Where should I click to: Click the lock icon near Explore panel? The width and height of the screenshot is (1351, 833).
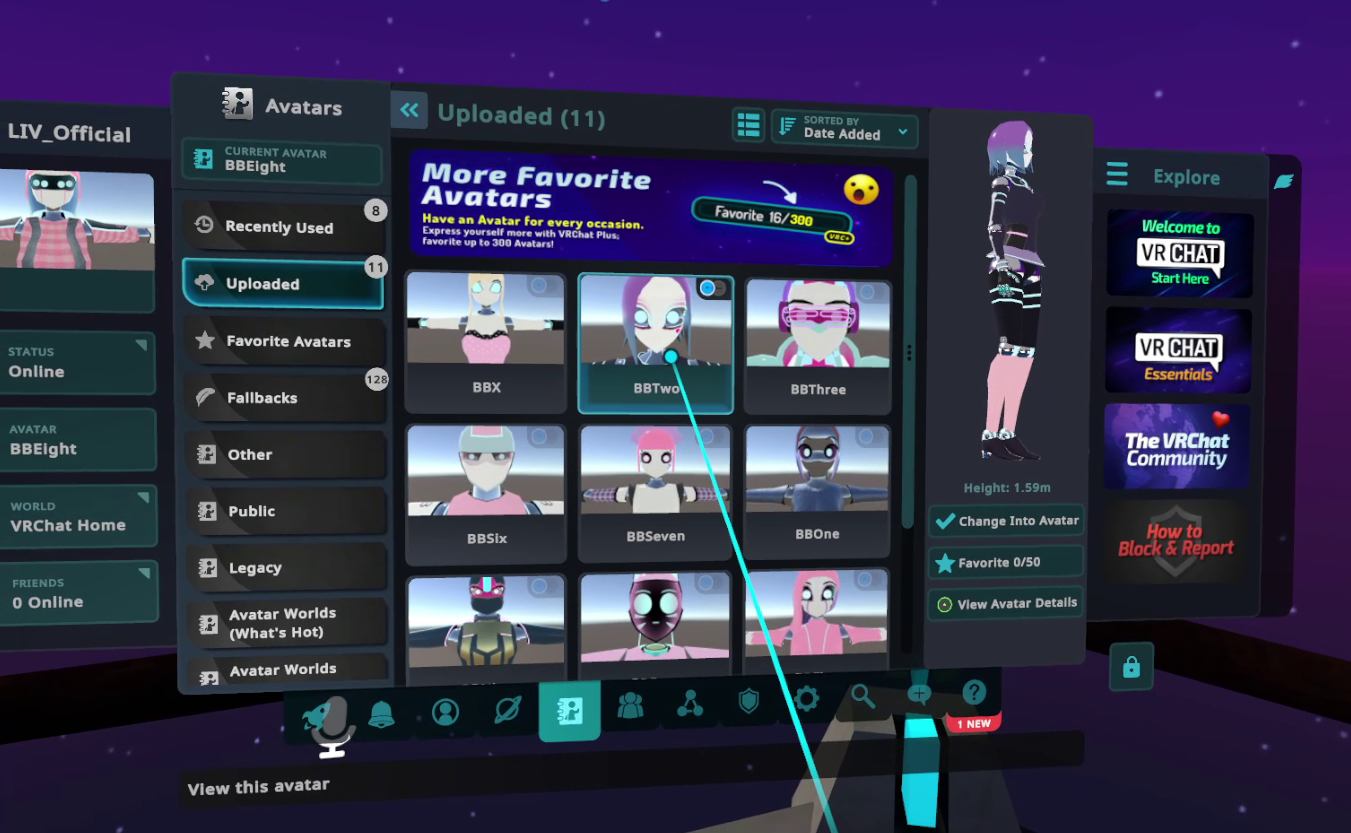tap(1131, 666)
